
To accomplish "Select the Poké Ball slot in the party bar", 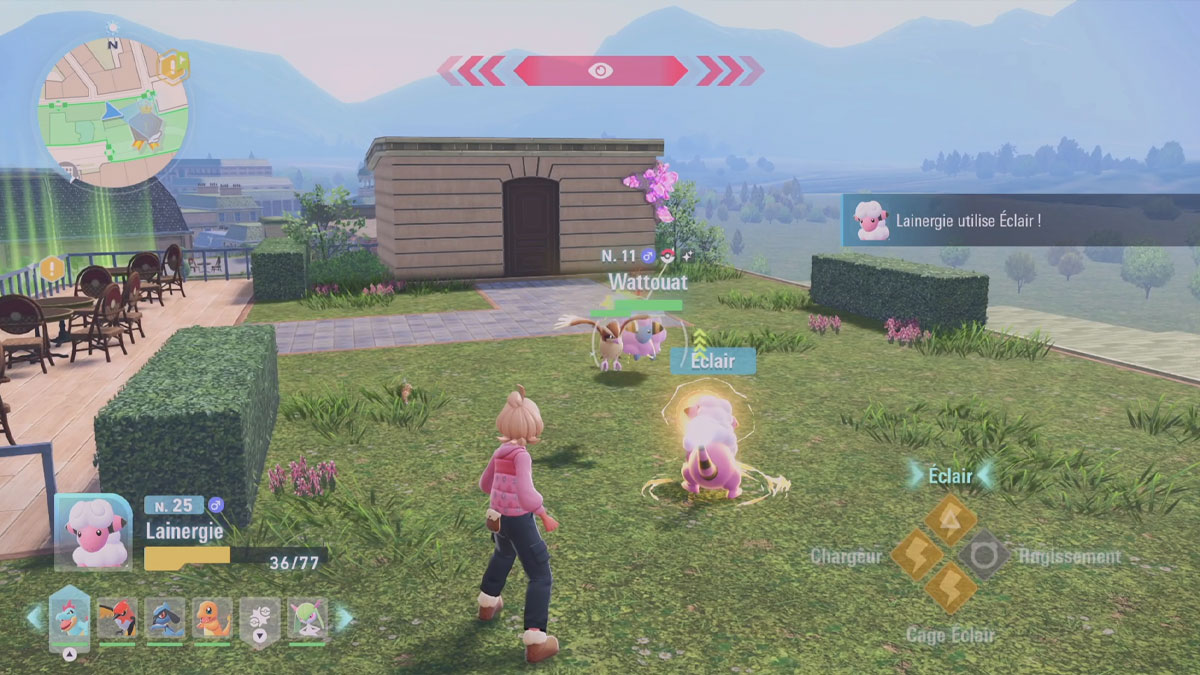I will pos(260,619).
